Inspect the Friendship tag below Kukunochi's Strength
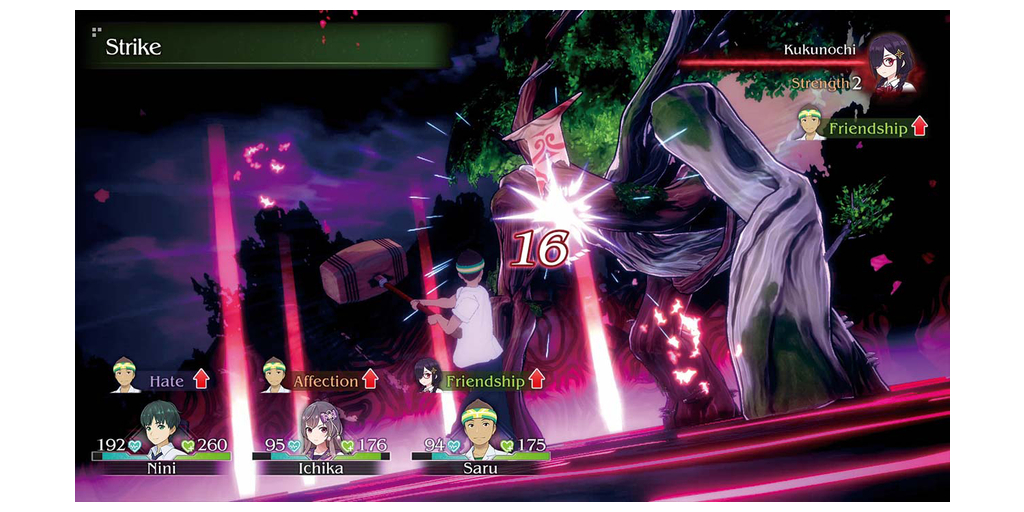 pos(867,128)
